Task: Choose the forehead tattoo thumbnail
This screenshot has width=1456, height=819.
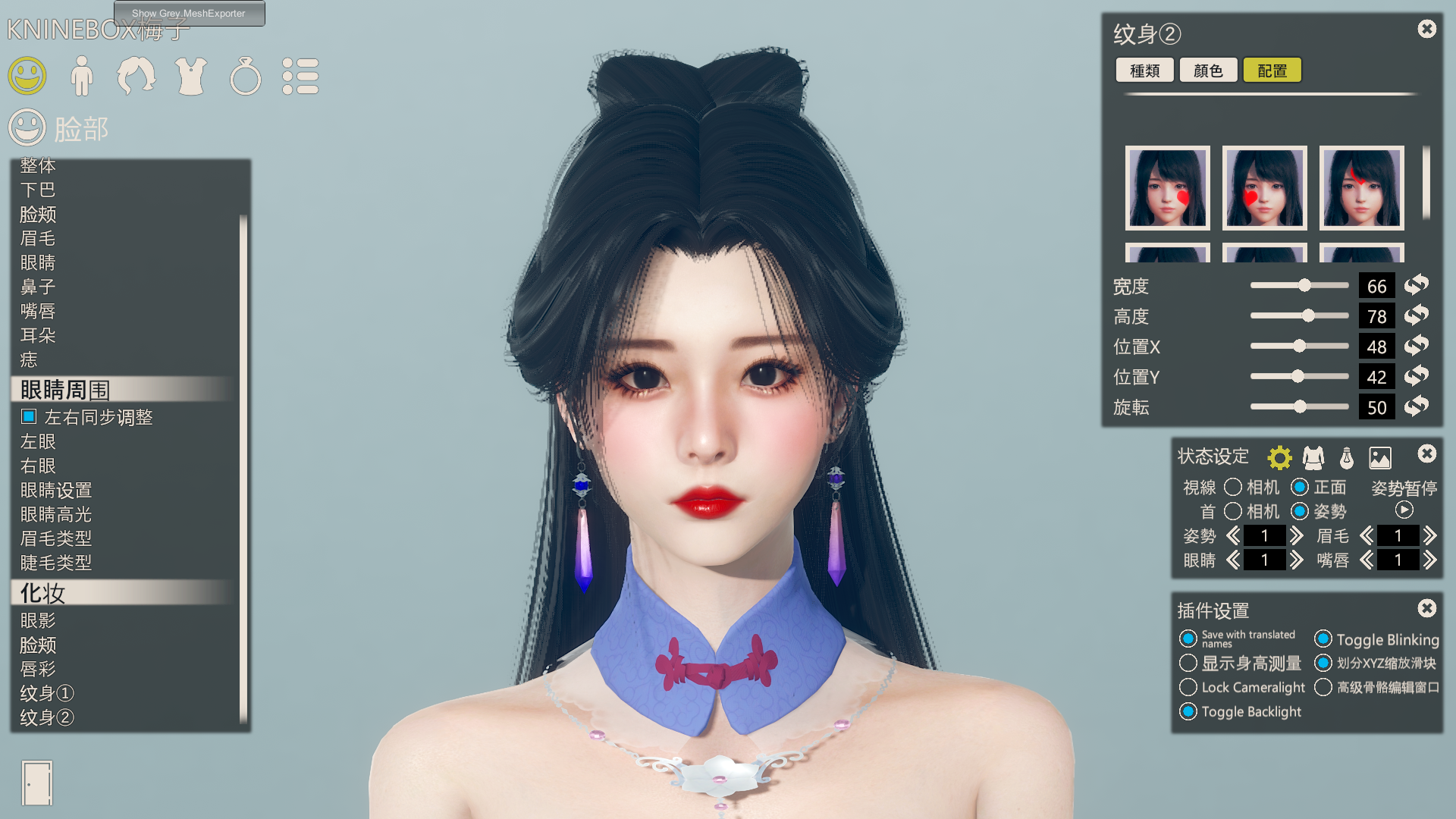Action: [x=1361, y=188]
